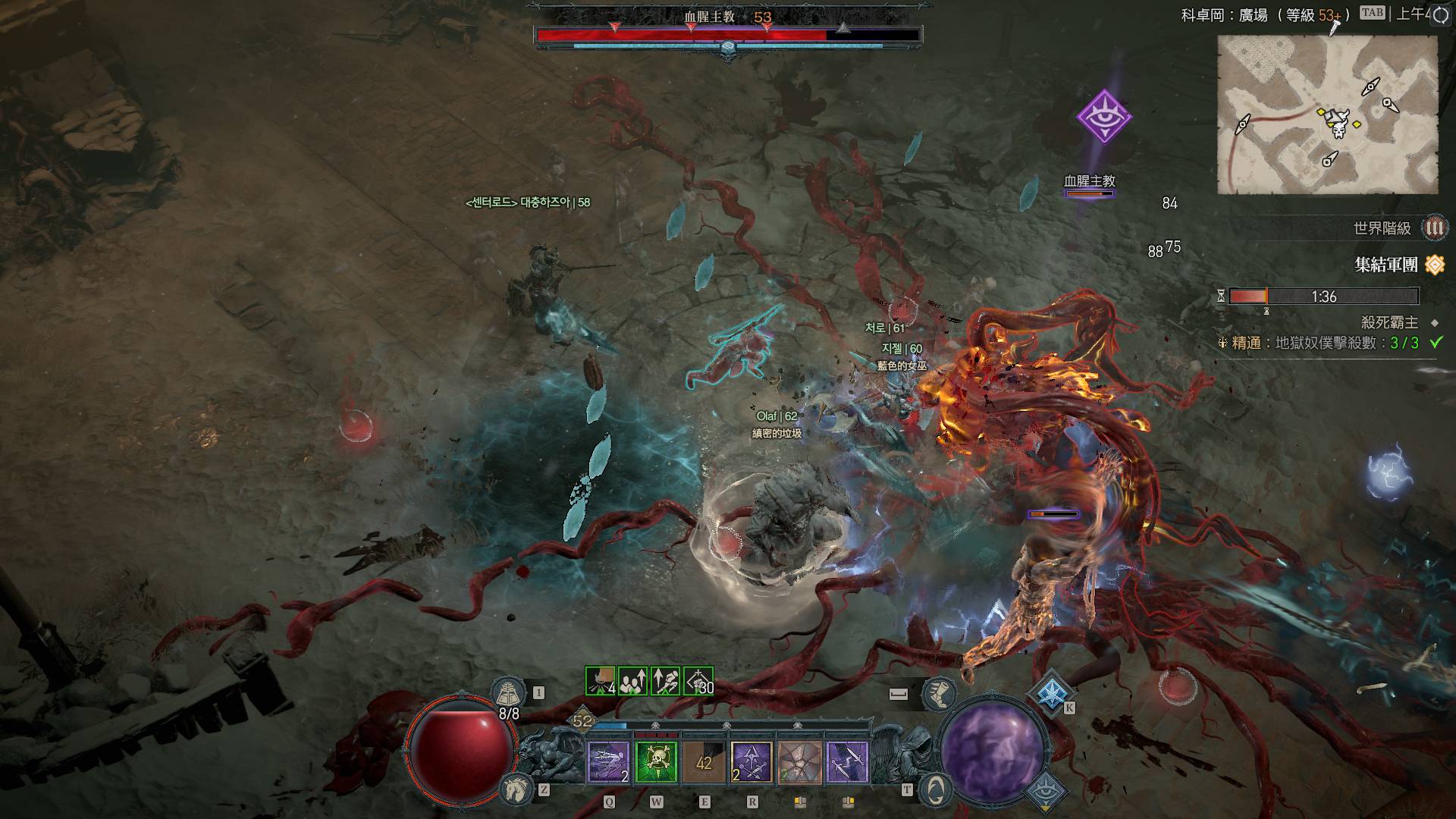Activate the cracked glass skull skill

click(799, 762)
